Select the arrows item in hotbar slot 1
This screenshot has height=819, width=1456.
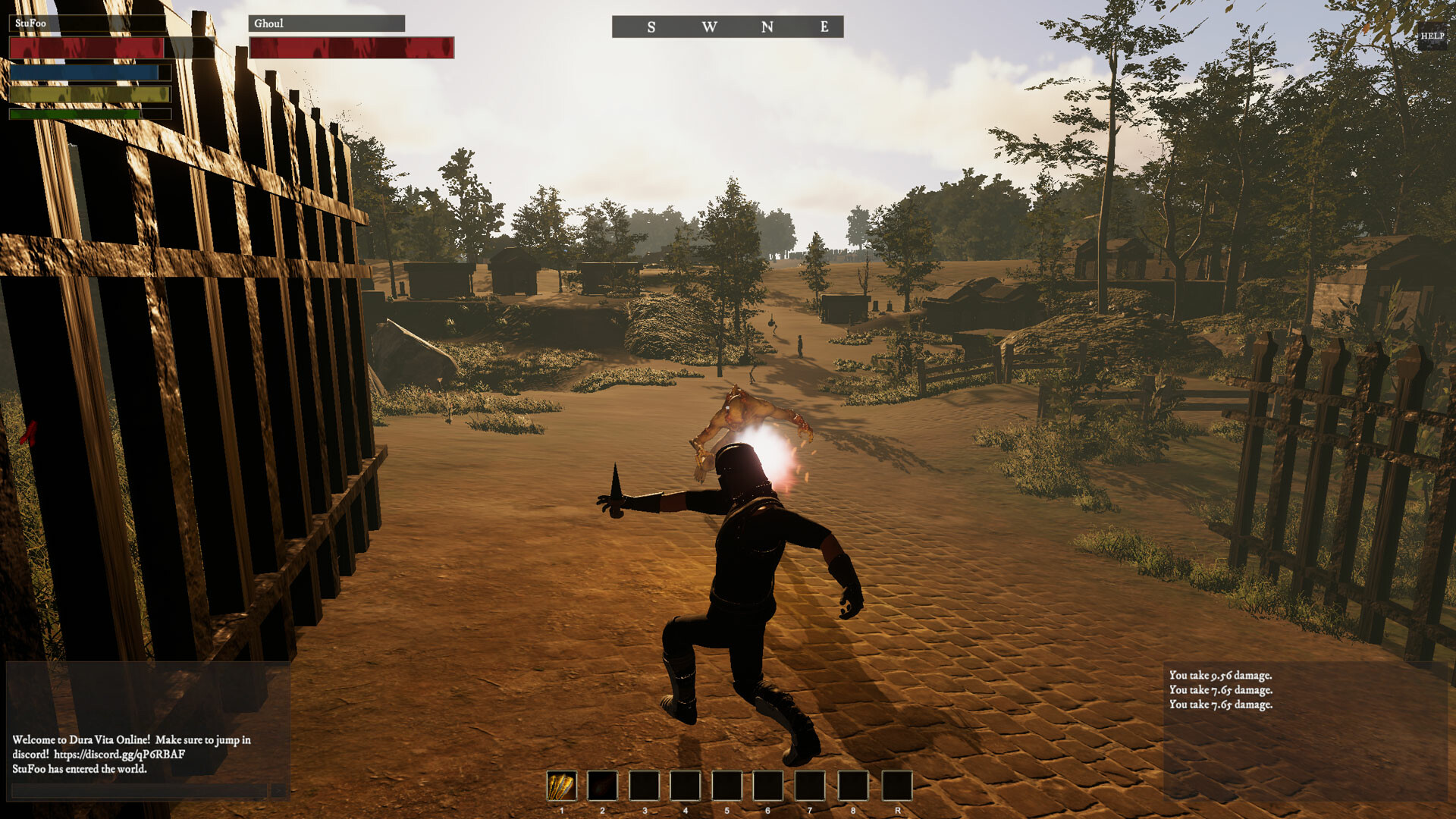point(561,787)
